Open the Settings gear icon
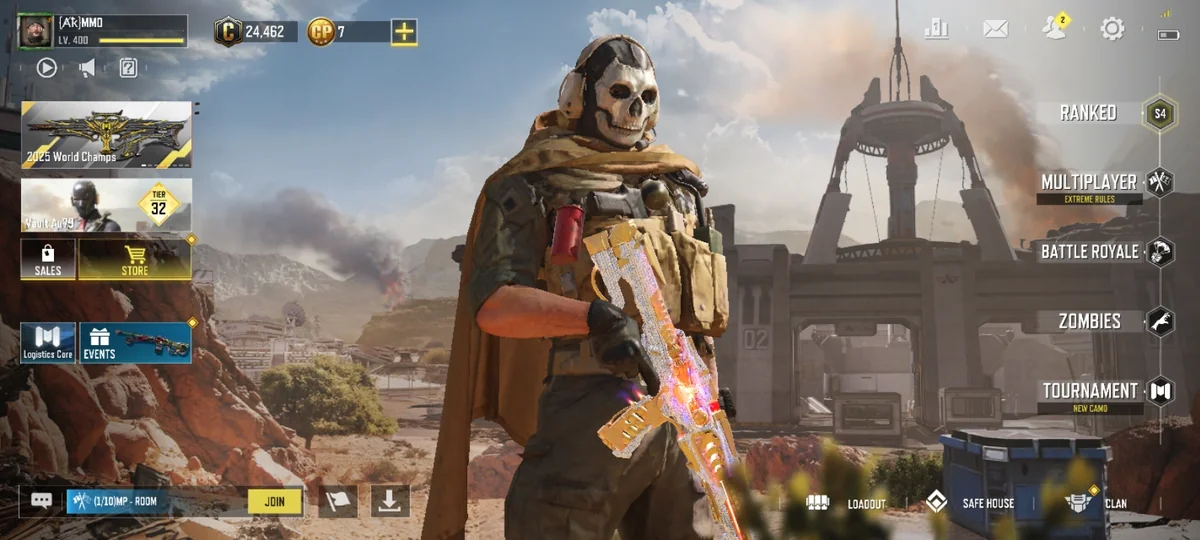This screenshot has height=540, width=1200. point(1112,29)
